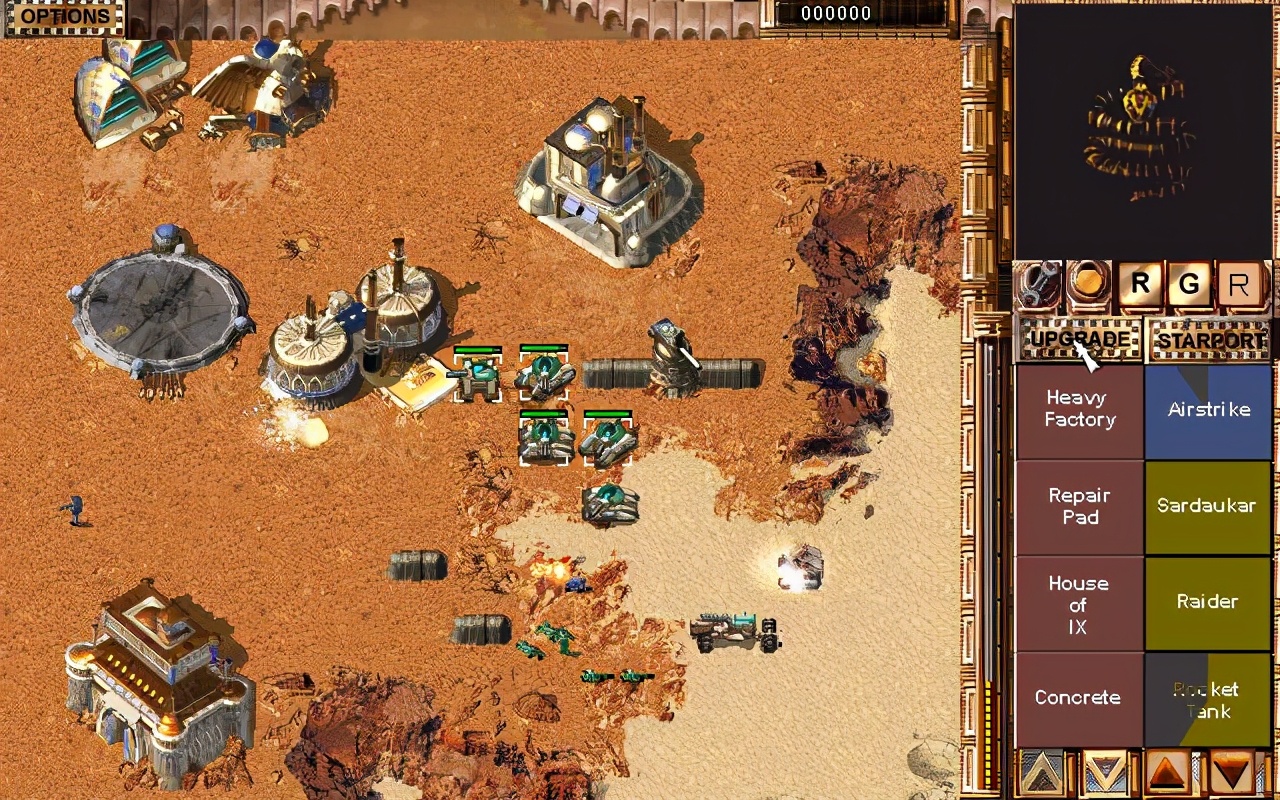Click the orange down arrow under units
This screenshot has width=1280, height=800.
(x=1231, y=773)
